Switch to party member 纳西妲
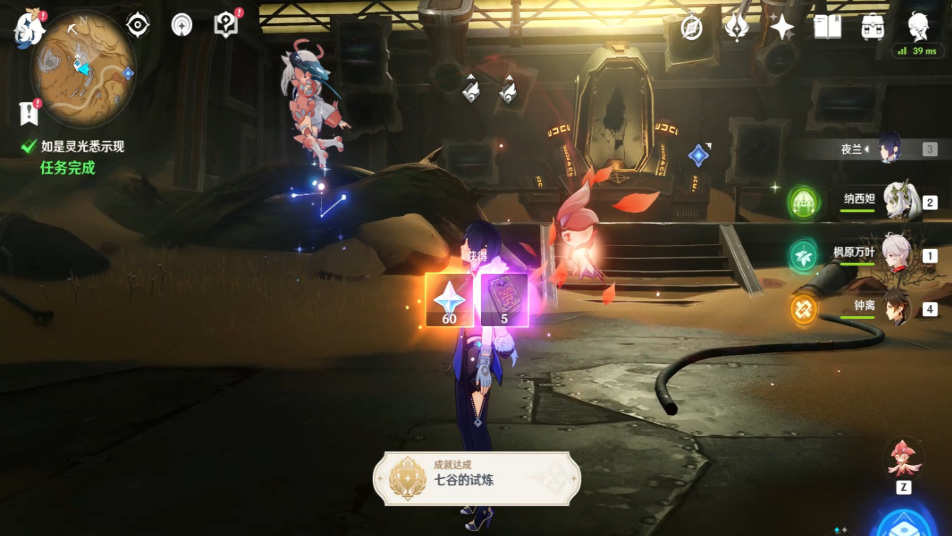The height and width of the screenshot is (536, 952). (900, 200)
